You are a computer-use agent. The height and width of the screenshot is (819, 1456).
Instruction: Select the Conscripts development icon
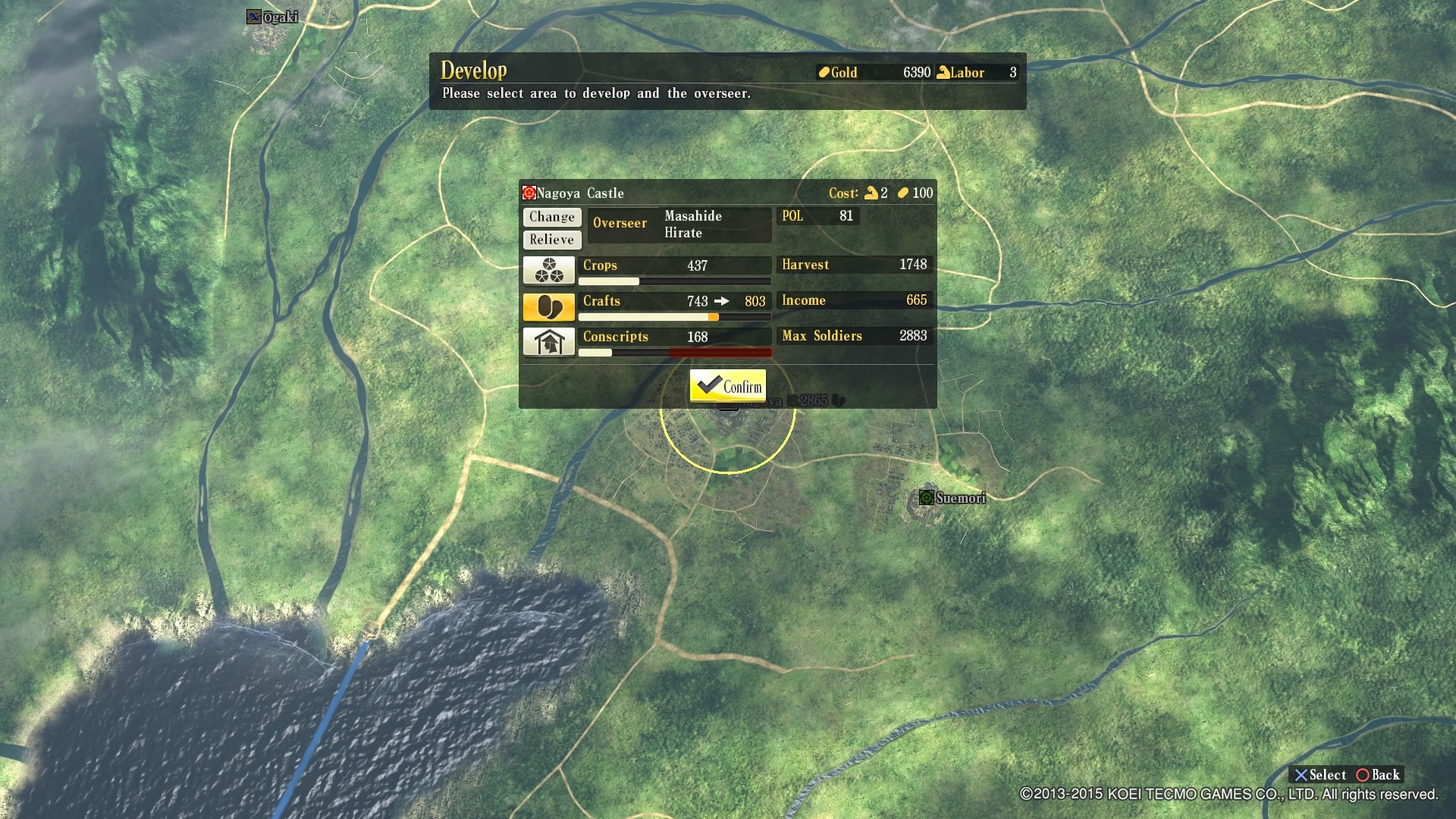pyautogui.click(x=549, y=341)
